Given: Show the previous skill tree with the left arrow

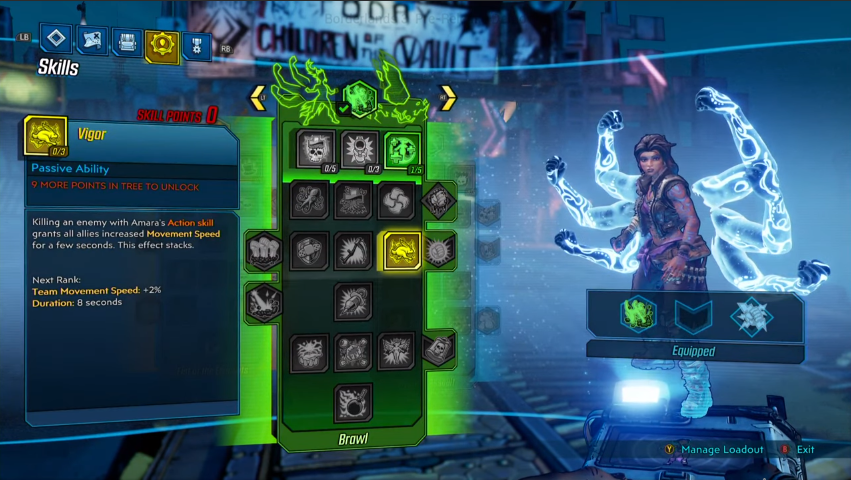Looking at the screenshot, I should [x=258, y=98].
